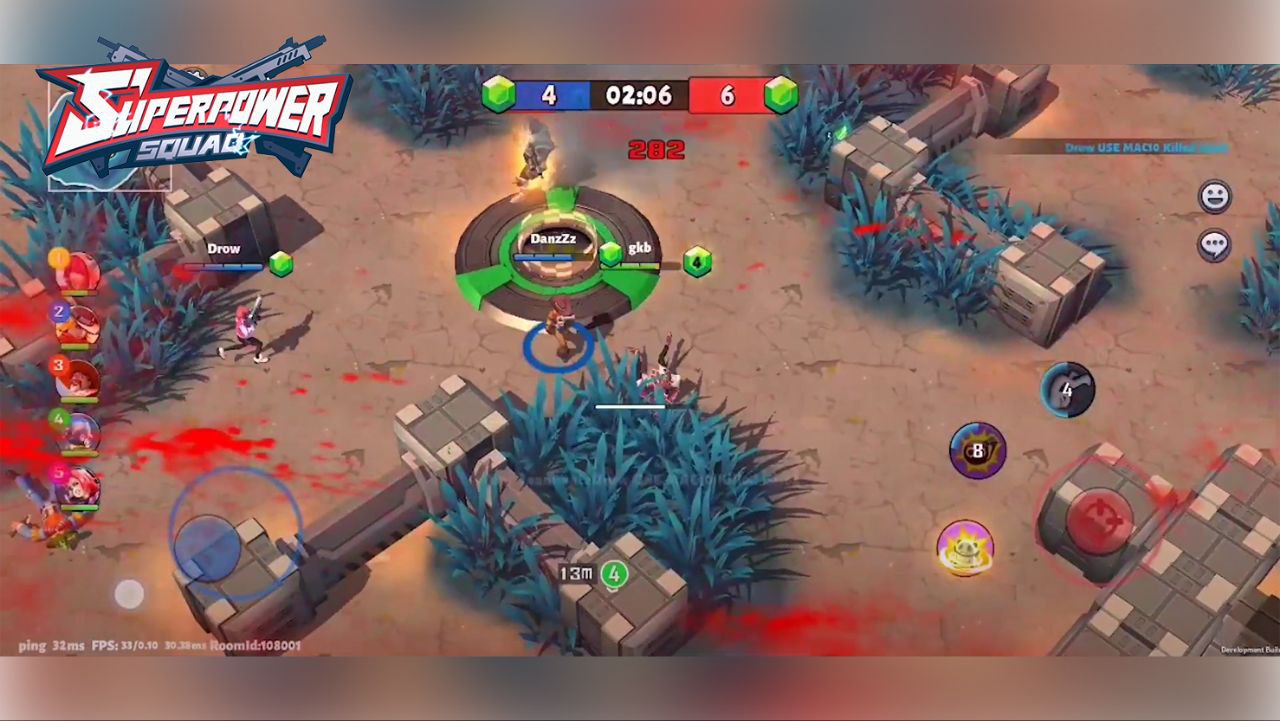The height and width of the screenshot is (721, 1280).
Task: Tap the blue movement joystick knob
Action: pos(207,546)
